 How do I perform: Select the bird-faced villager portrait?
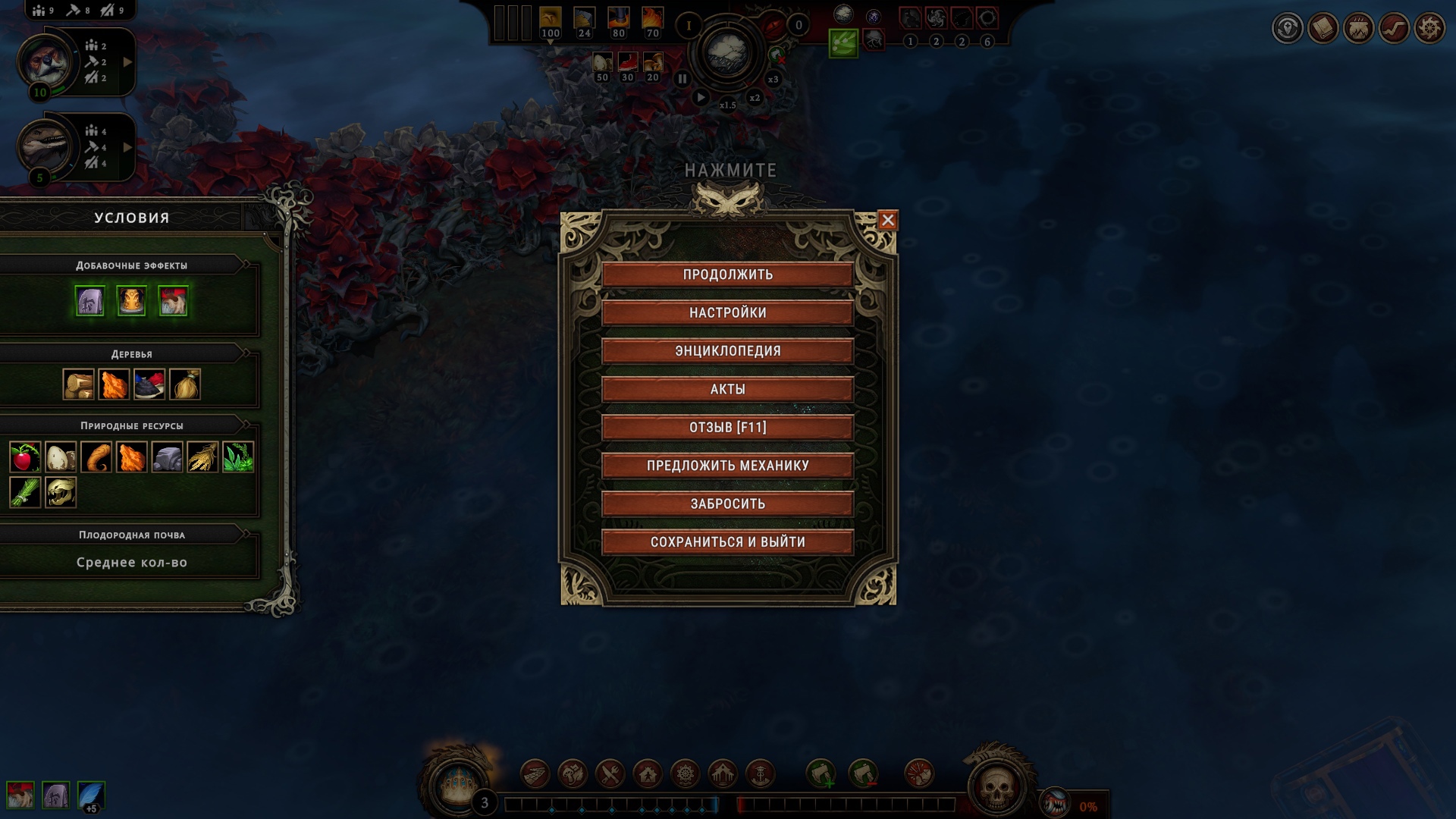(x=47, y=62)
